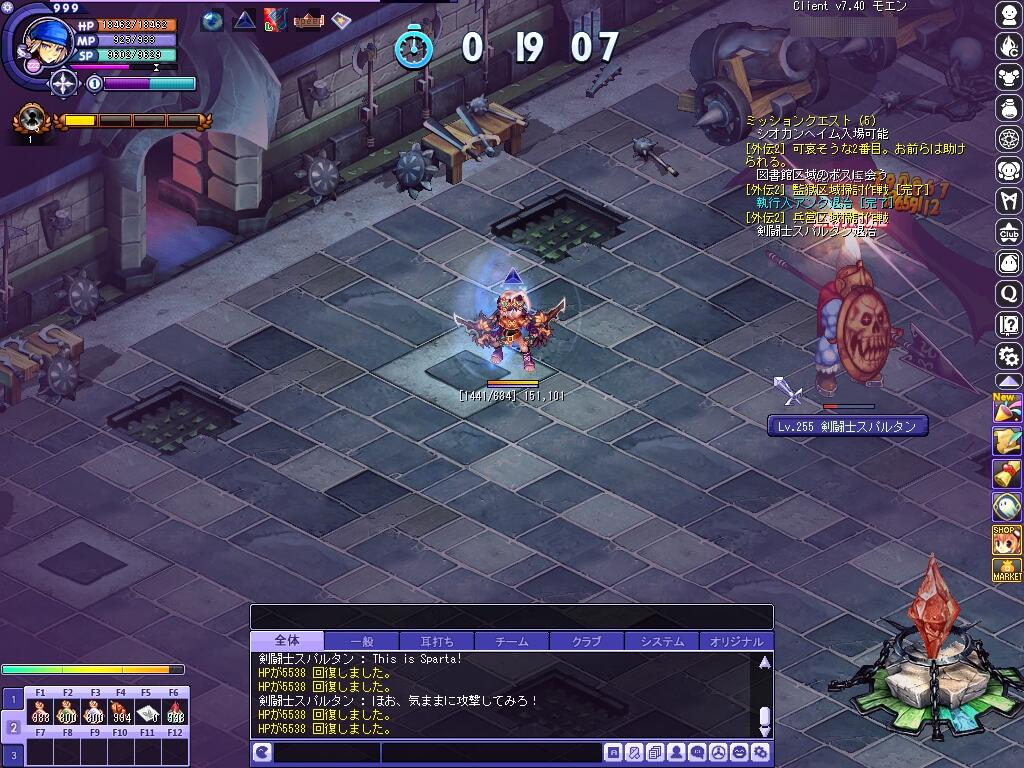This screenshot has width=1024, height=768.
Task: Open the MARKET money bag button
Action: (x=1007, y=571)
